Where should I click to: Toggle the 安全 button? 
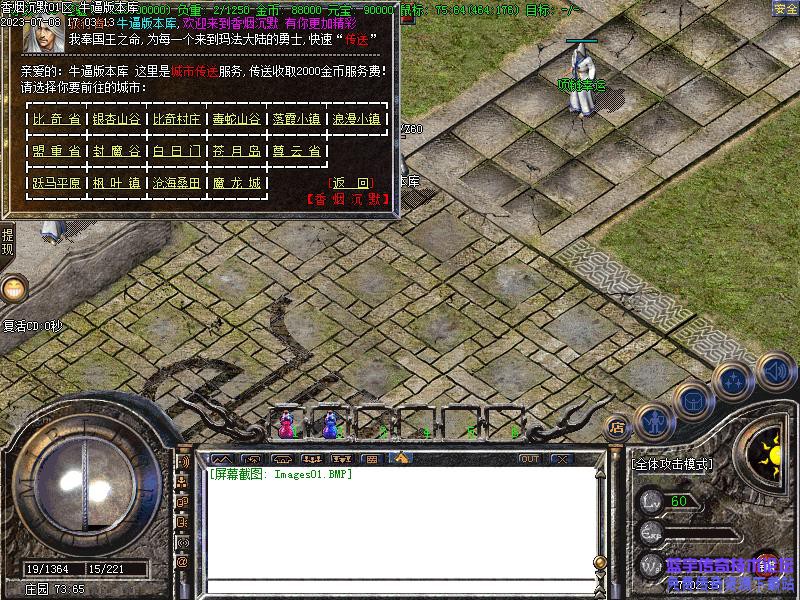click(x=785, y=8)
